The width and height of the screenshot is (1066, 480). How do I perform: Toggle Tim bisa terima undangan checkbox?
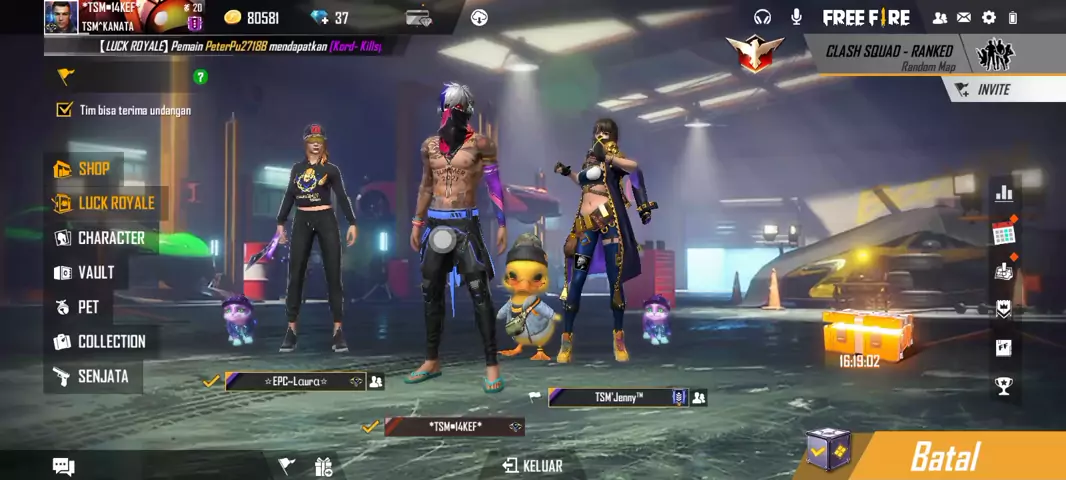click(65, 110)
